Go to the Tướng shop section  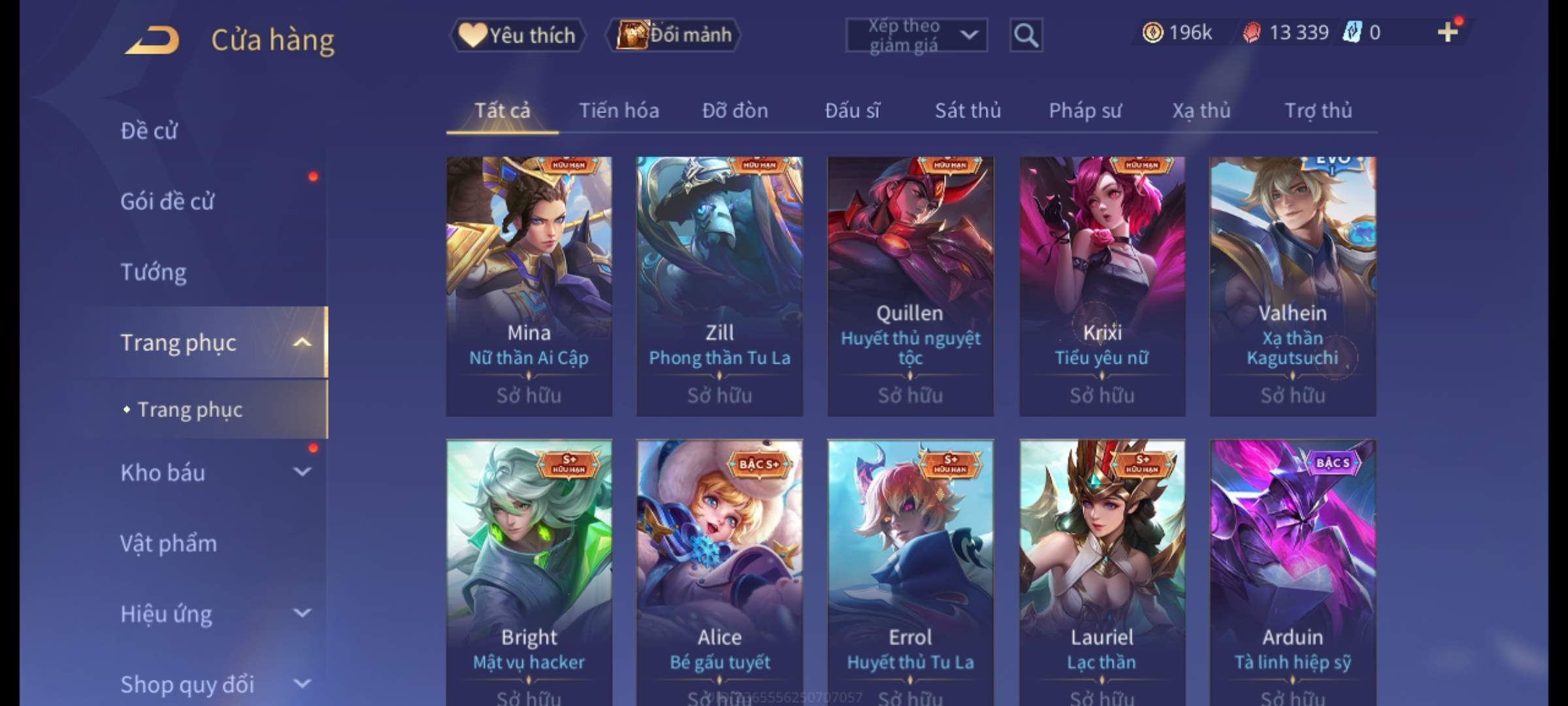click(154, 272)
